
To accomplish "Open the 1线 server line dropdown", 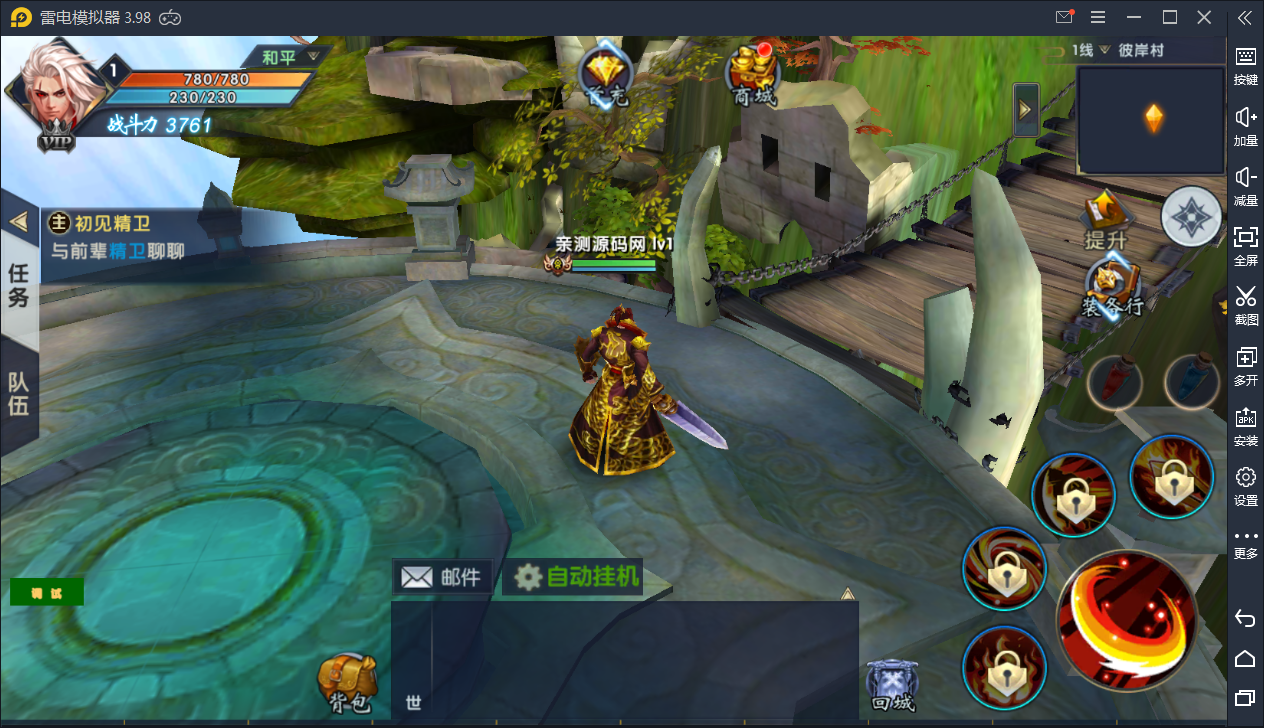I will [x=1090, y=50].
